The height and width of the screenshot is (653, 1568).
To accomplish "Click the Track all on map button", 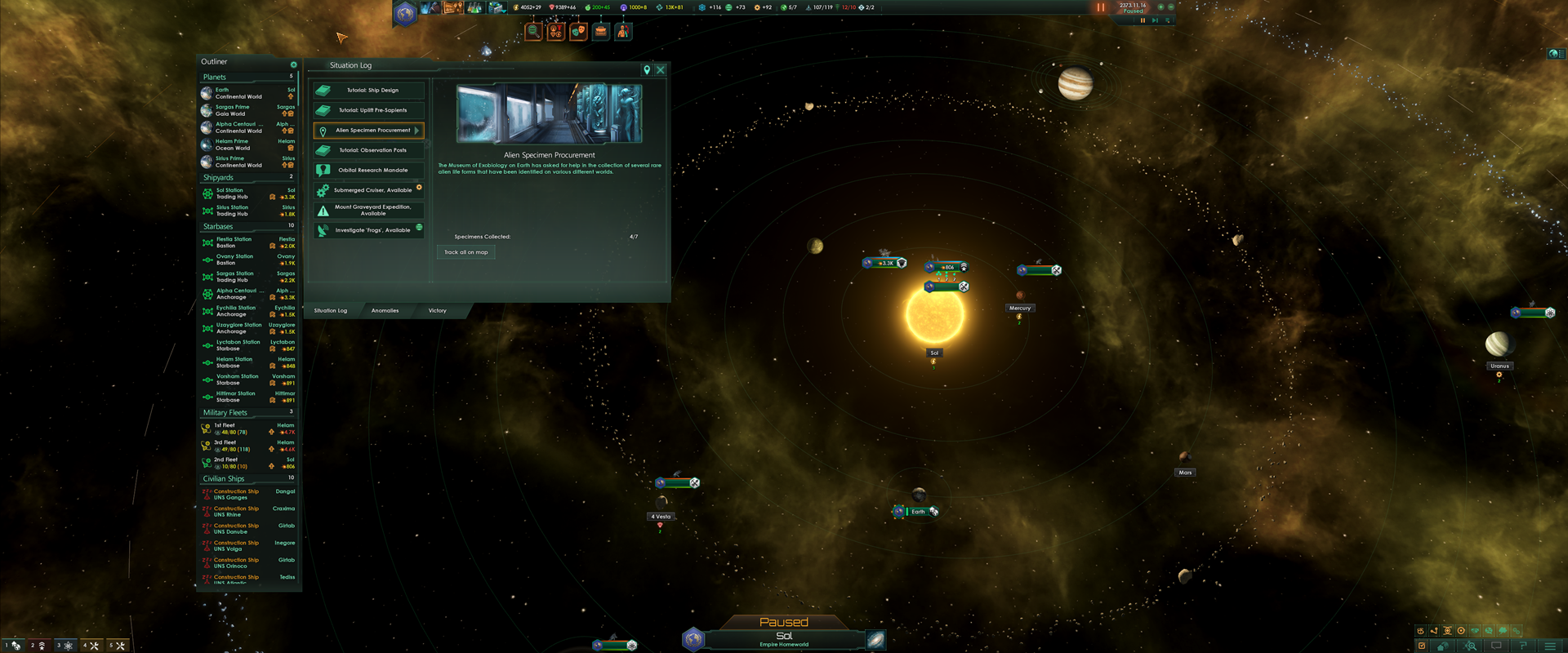I will 465,252.
